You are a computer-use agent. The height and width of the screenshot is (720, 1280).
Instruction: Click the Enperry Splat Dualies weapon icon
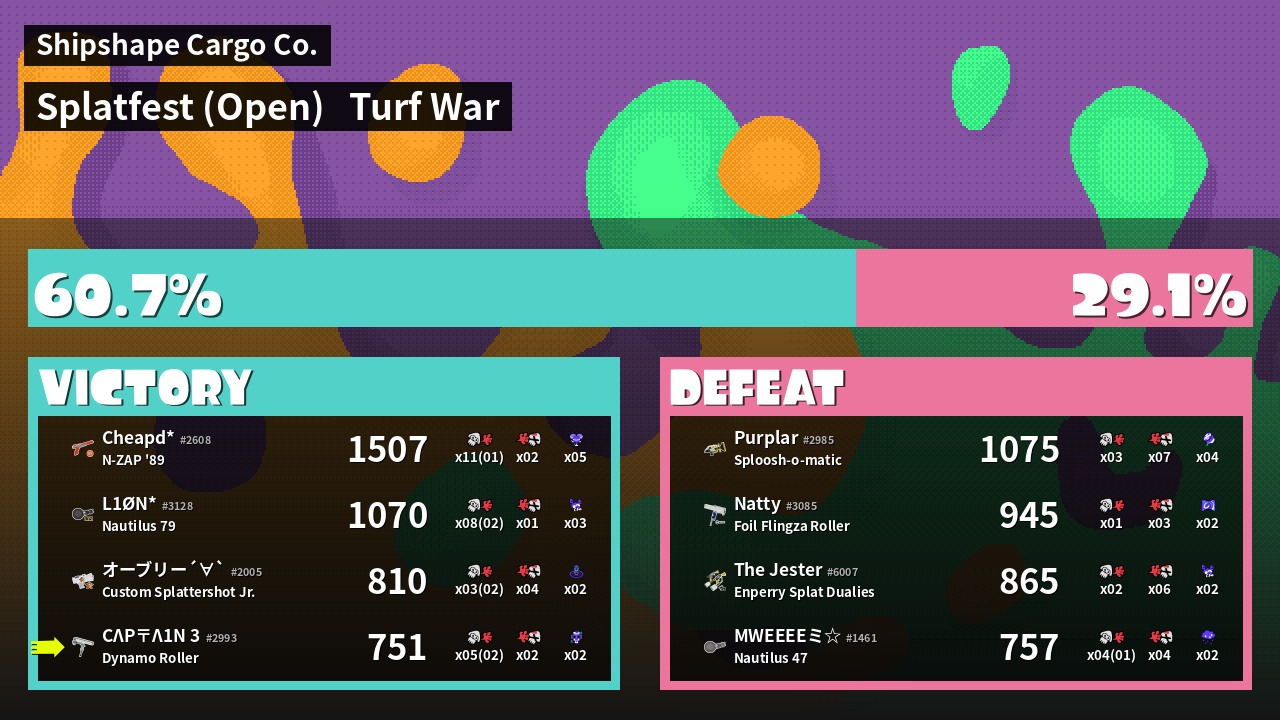[715, 581]
